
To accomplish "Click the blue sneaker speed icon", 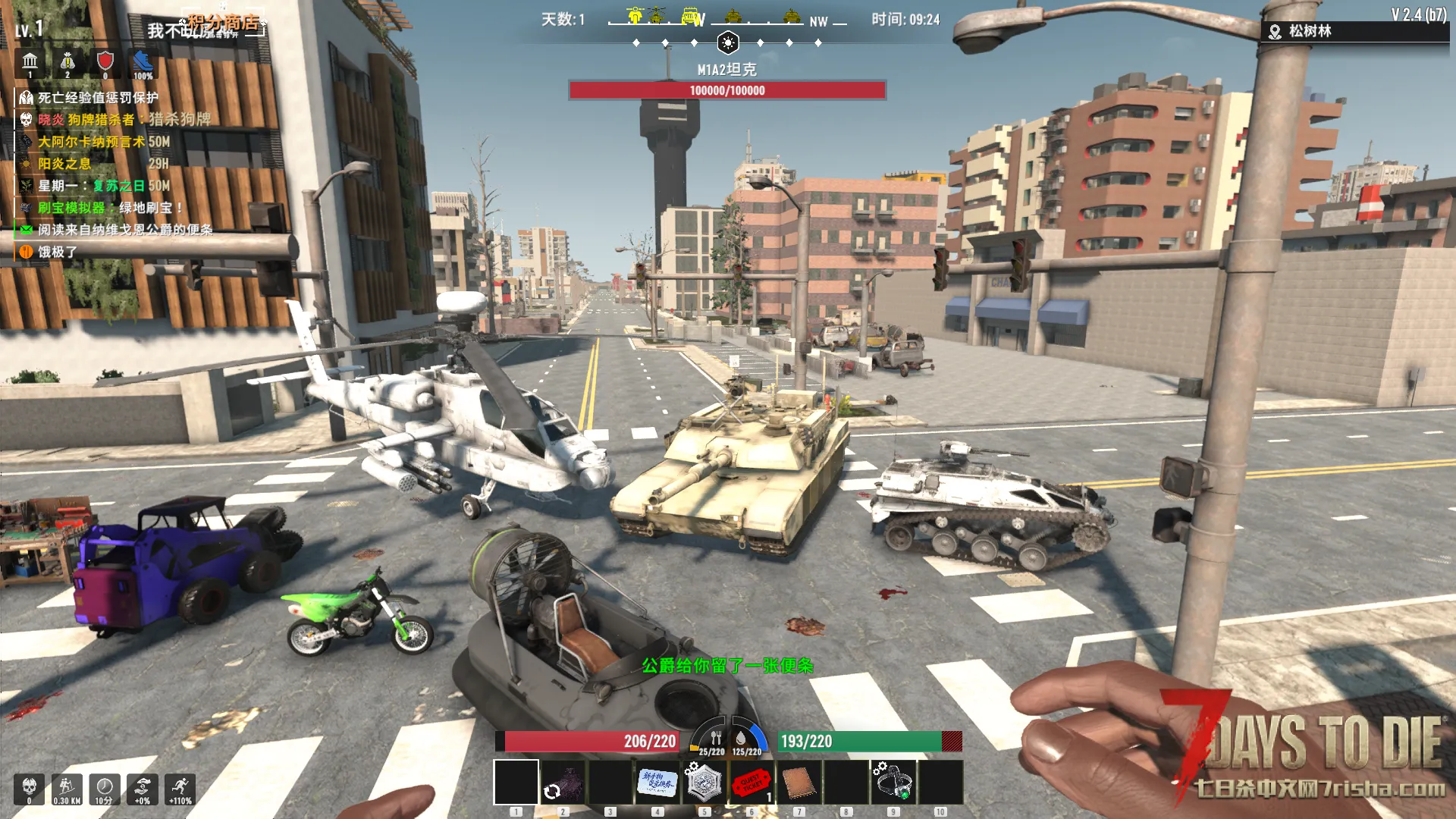I will 143,62.
